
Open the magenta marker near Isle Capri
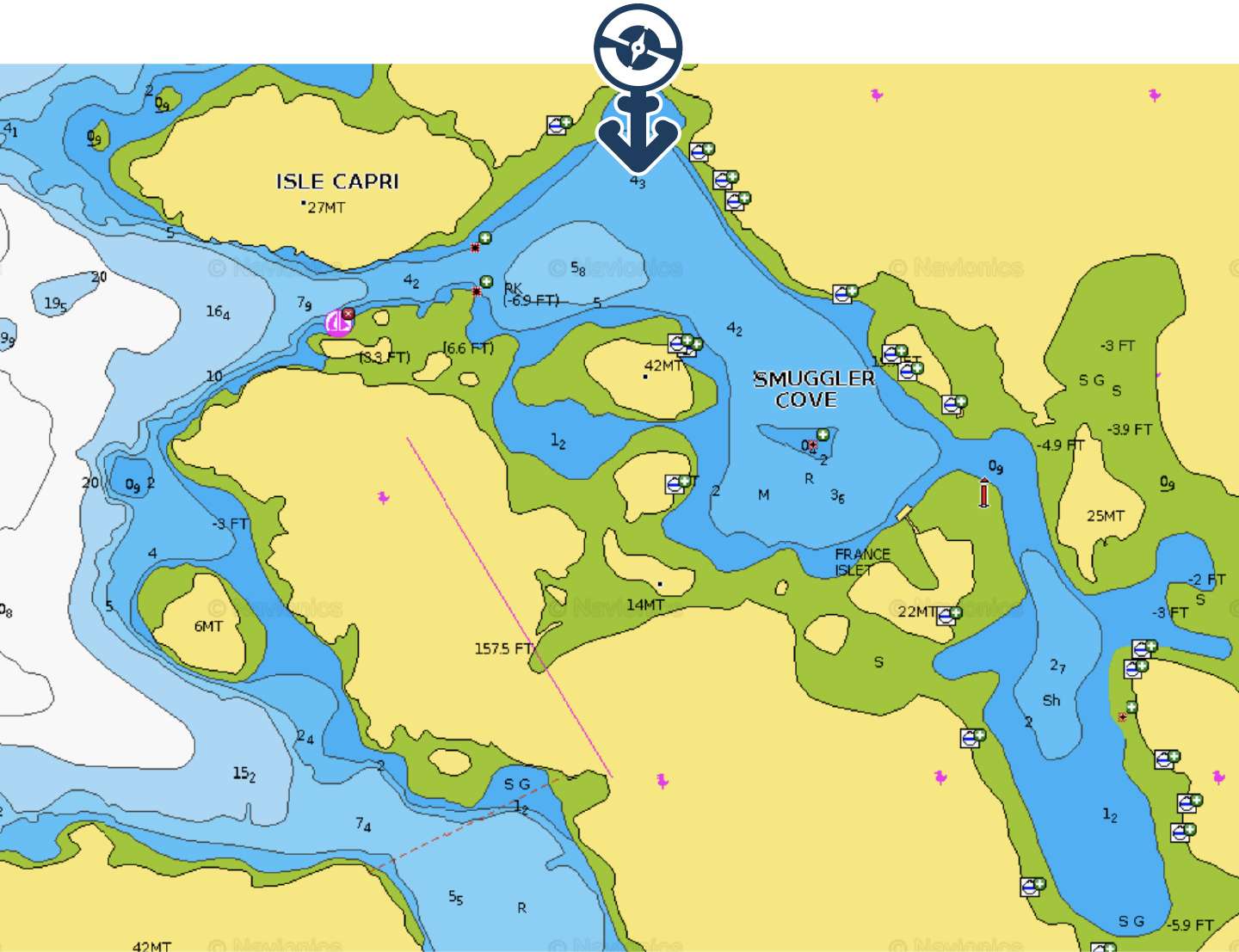pyautogui.click(x=338, y=322)
